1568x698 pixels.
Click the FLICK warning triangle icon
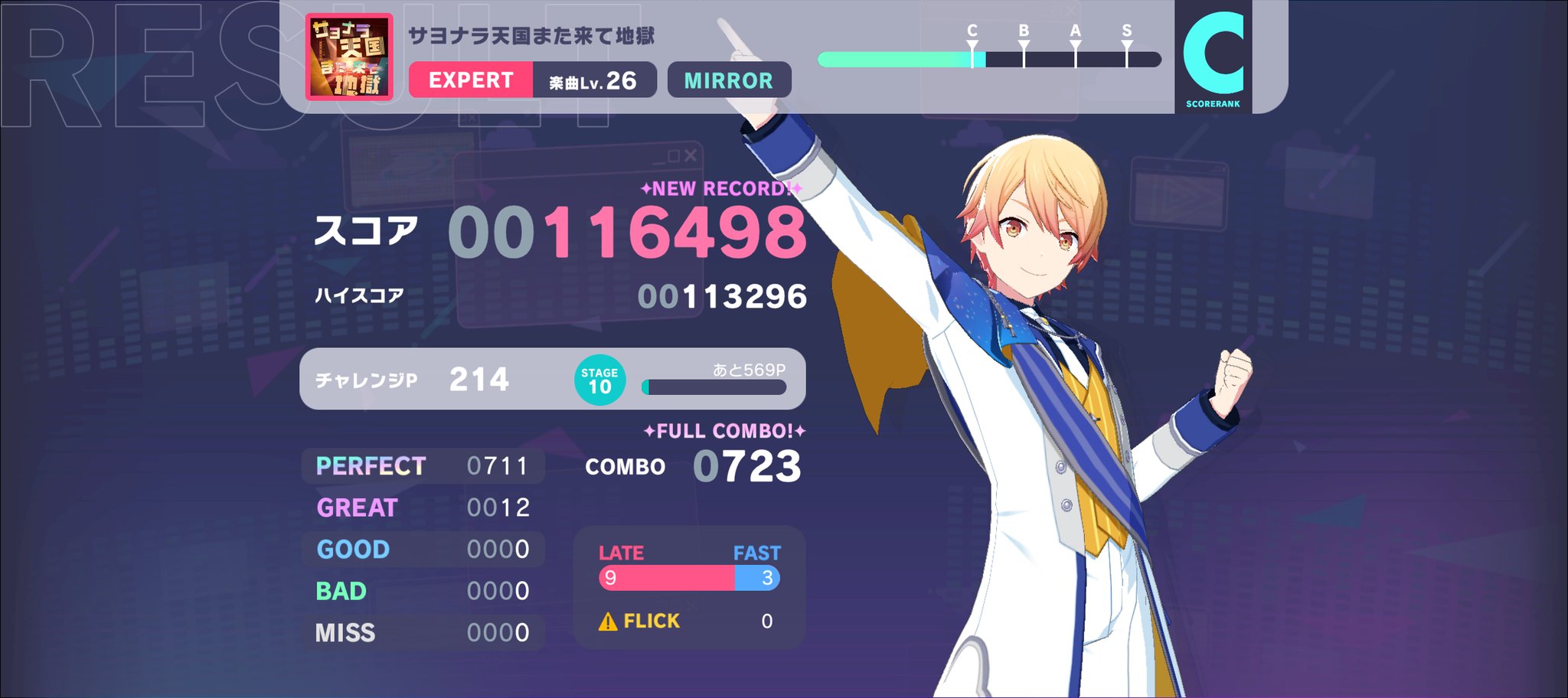(607, 621)
